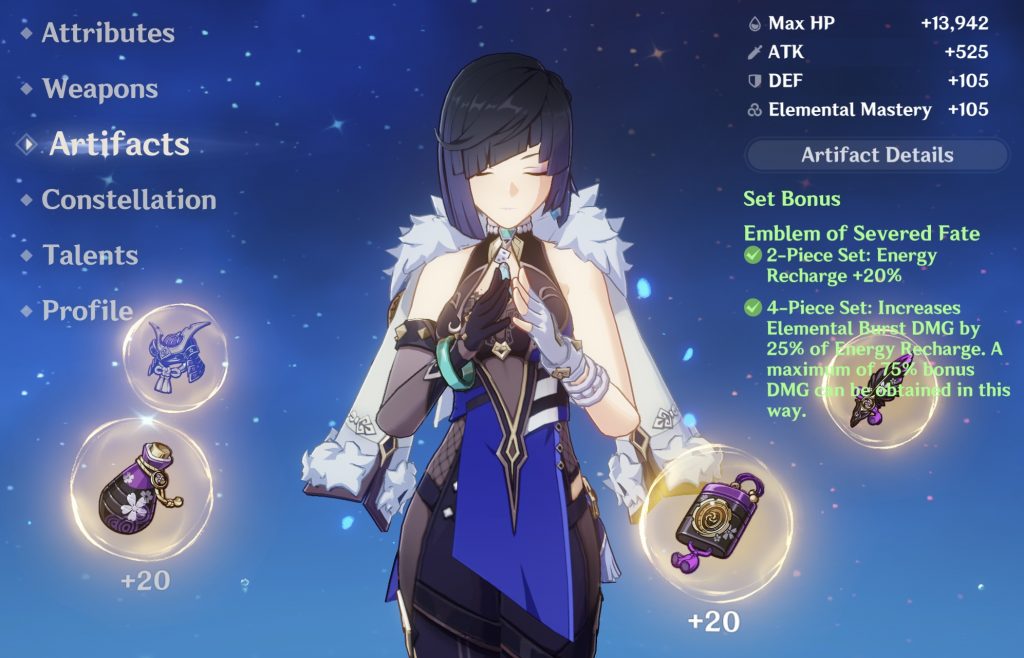This screenshot has width=1024, height=658.
Task: Open the Constellation page
Action: coord(128,200)
